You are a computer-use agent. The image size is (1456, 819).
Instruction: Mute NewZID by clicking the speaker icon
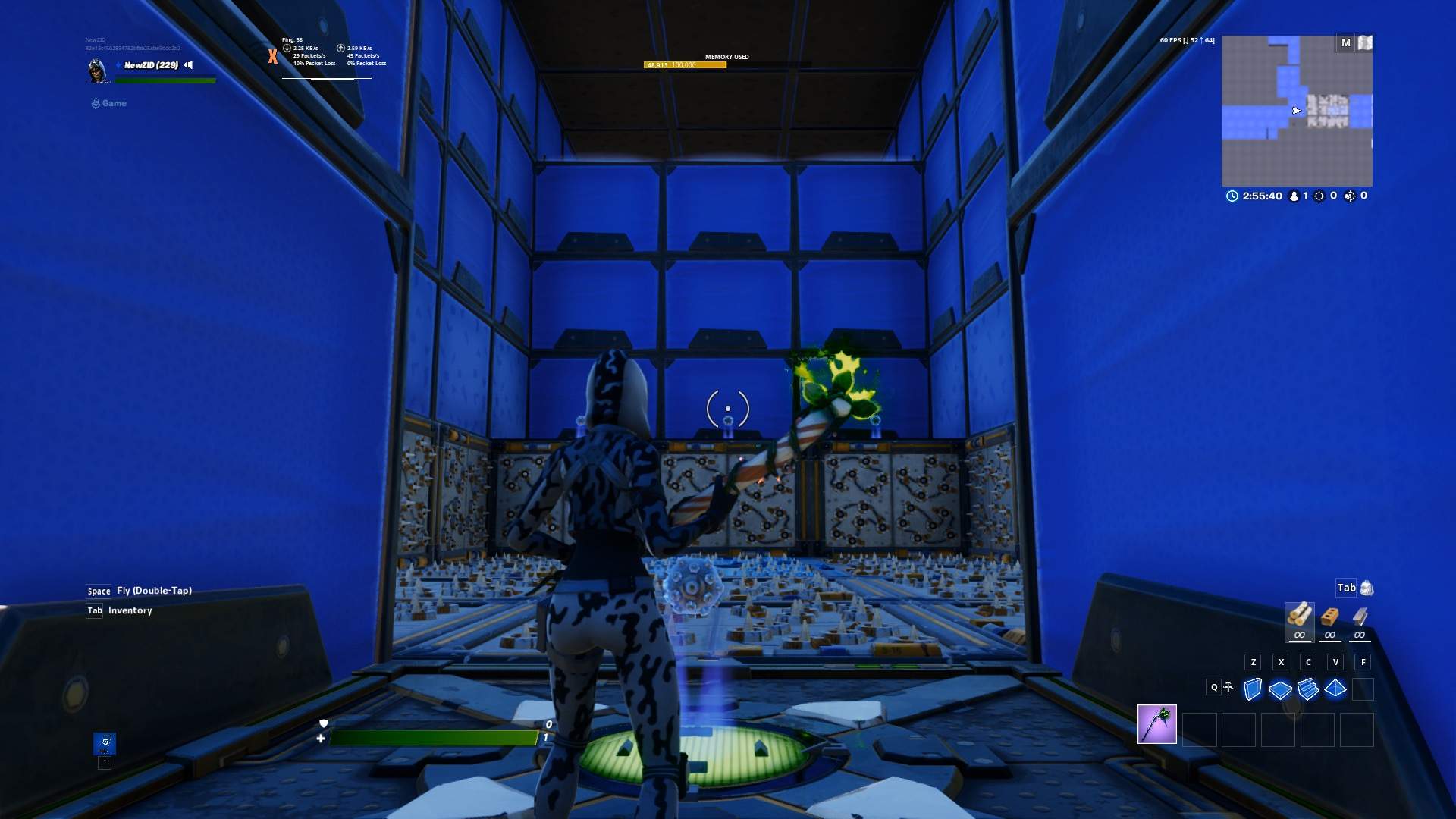(187, 65)
